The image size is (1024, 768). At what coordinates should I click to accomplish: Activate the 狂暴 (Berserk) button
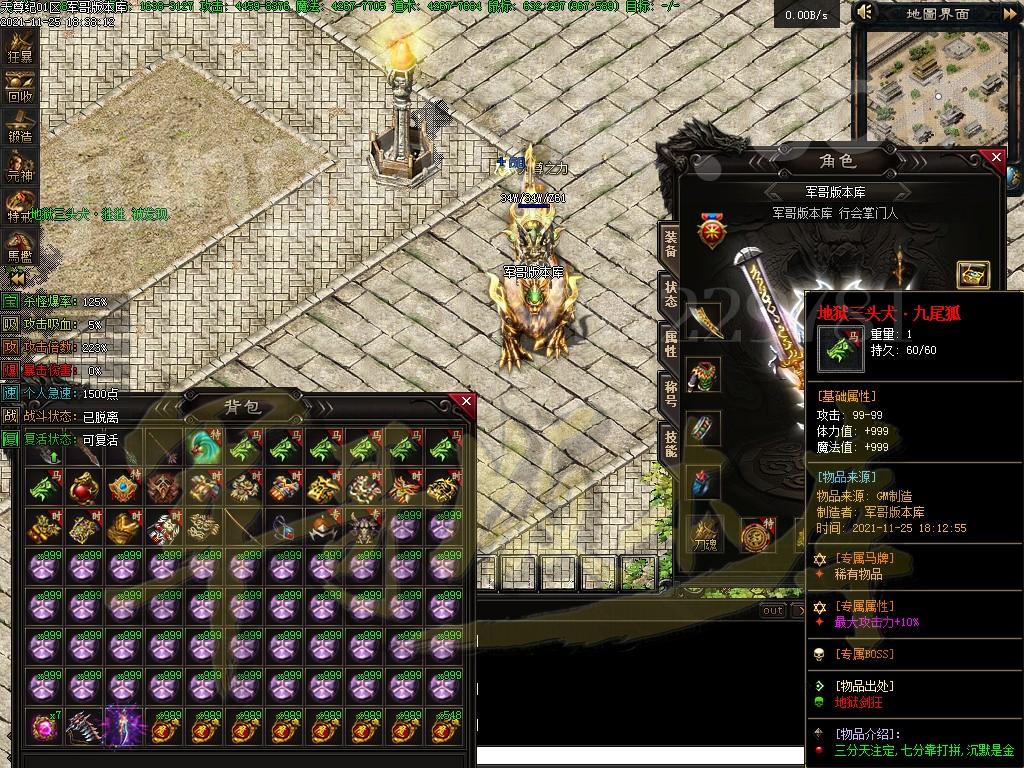click(20, 45)
